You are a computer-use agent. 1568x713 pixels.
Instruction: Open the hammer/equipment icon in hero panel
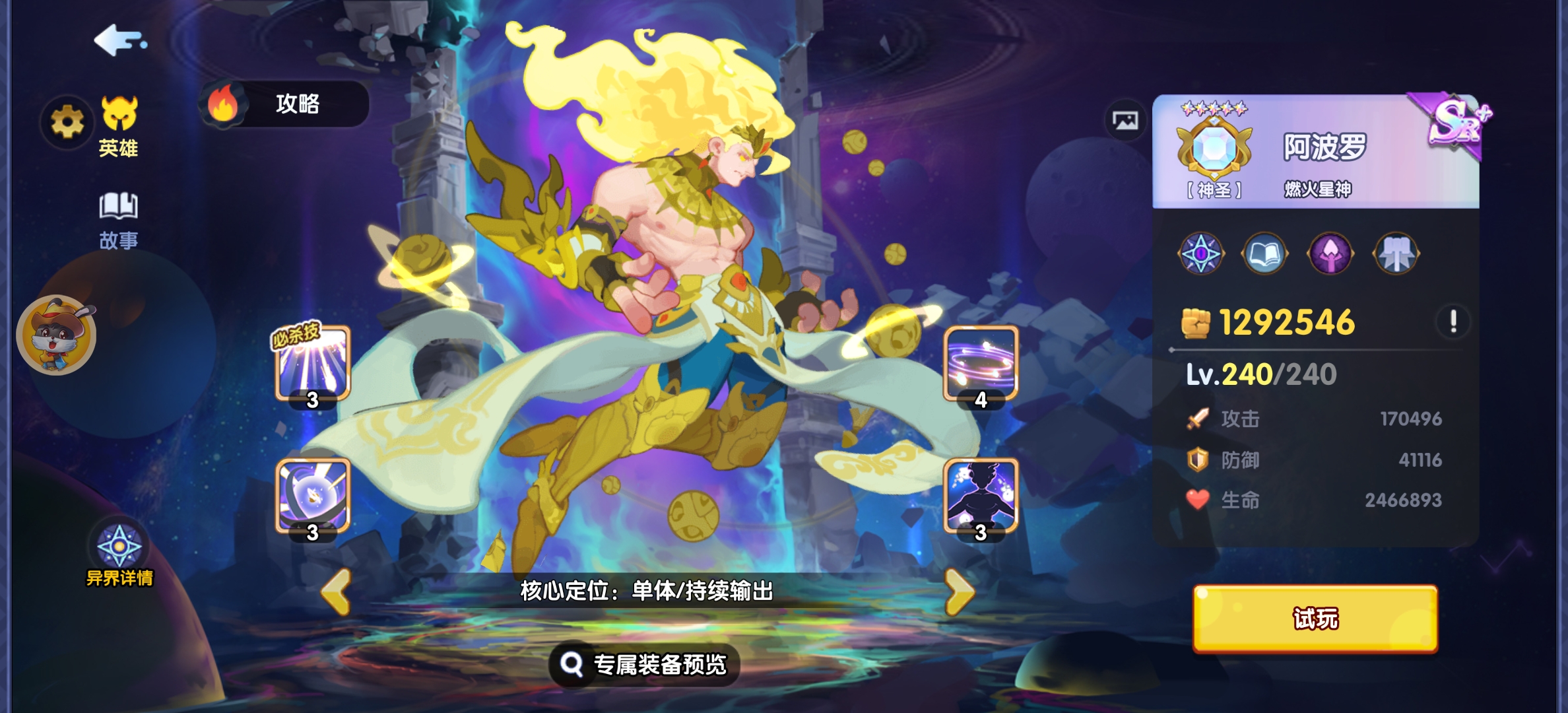[1394, 253]
